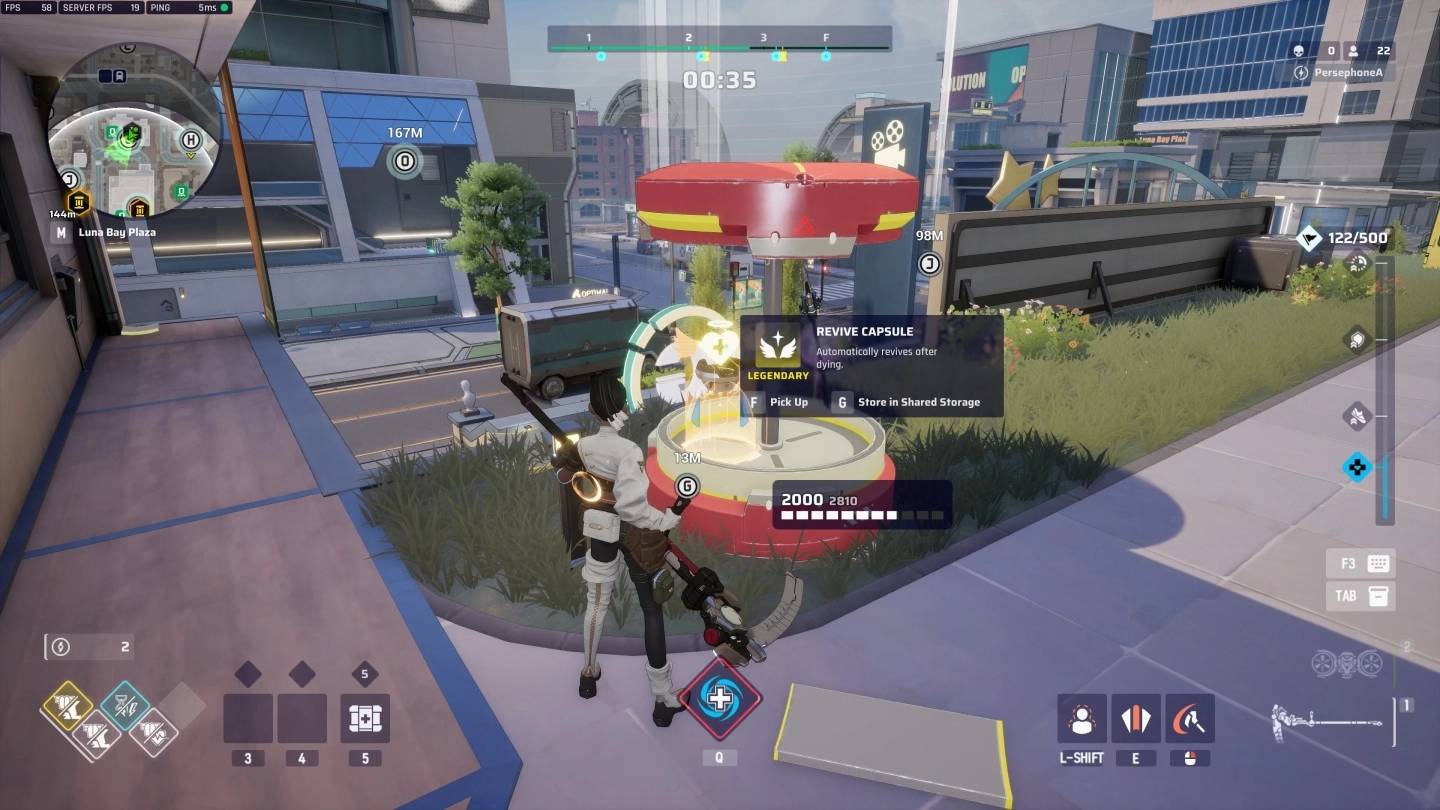This screenshot has height=810, width=1440.
Task: Click the keyboard icon beside F3
Action: point(1379,563)
